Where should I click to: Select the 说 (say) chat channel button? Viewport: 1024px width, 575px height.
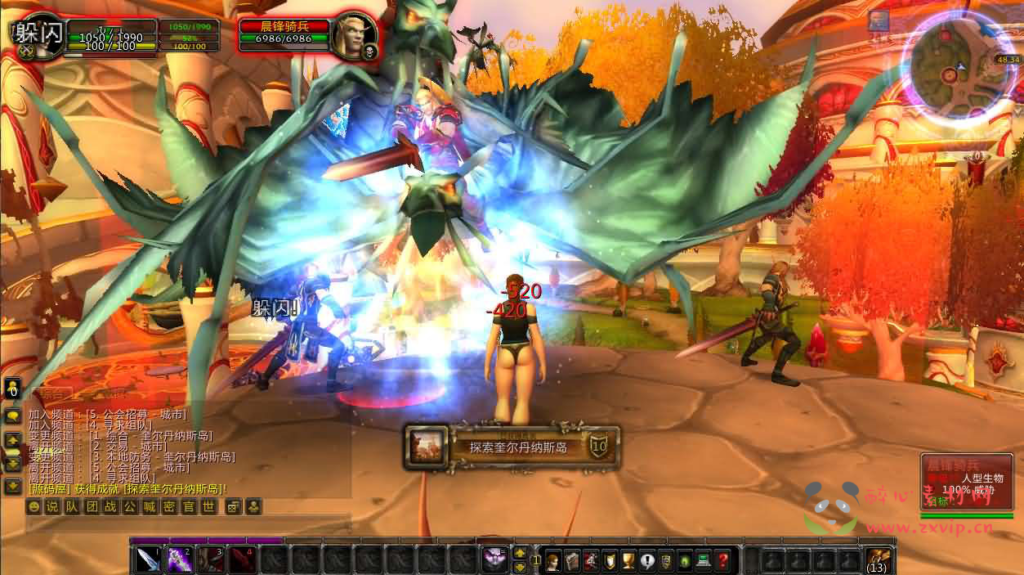click(x=52, y=507)
